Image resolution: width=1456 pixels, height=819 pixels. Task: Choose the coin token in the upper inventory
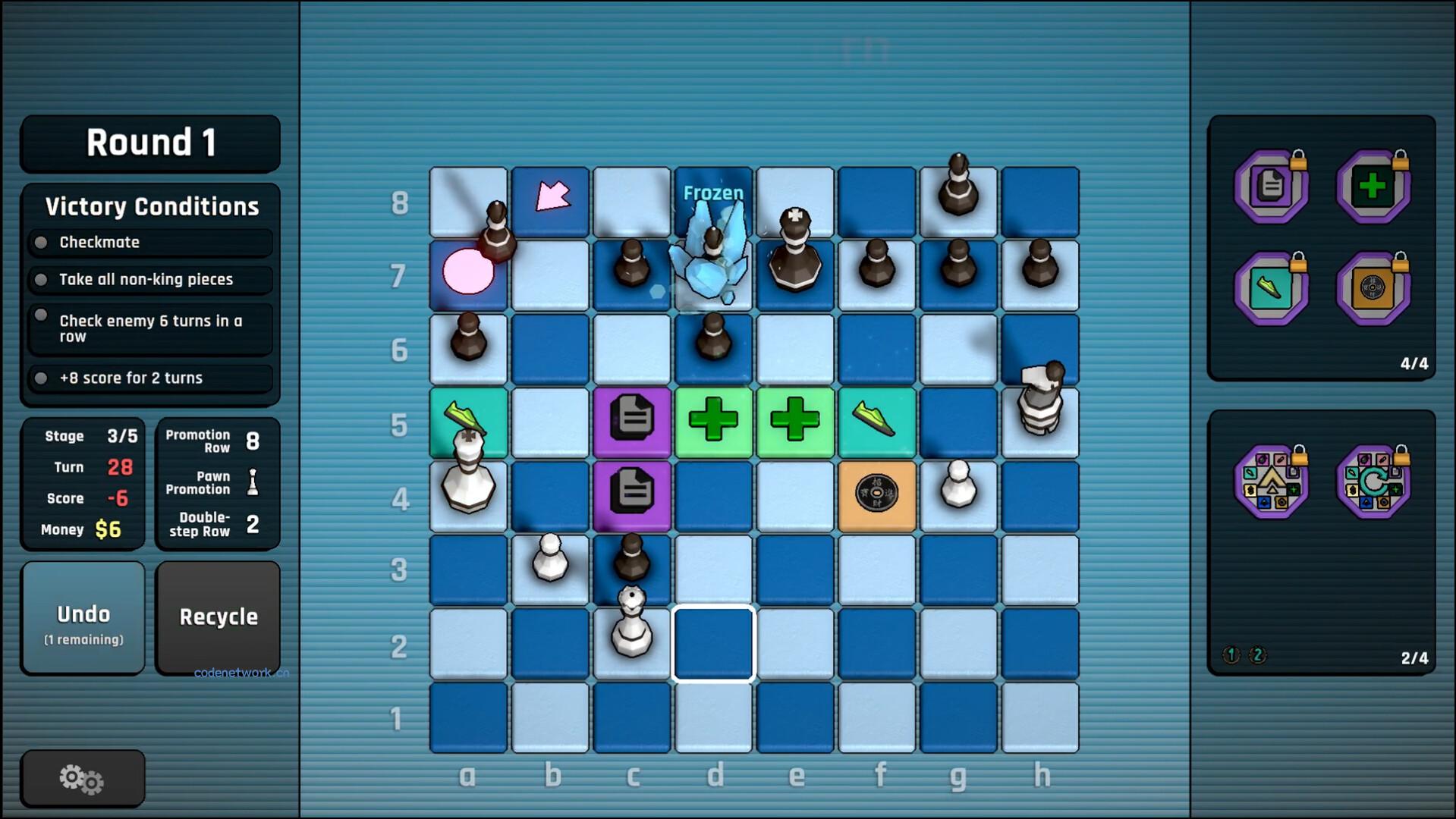[x=1373, y=288]
